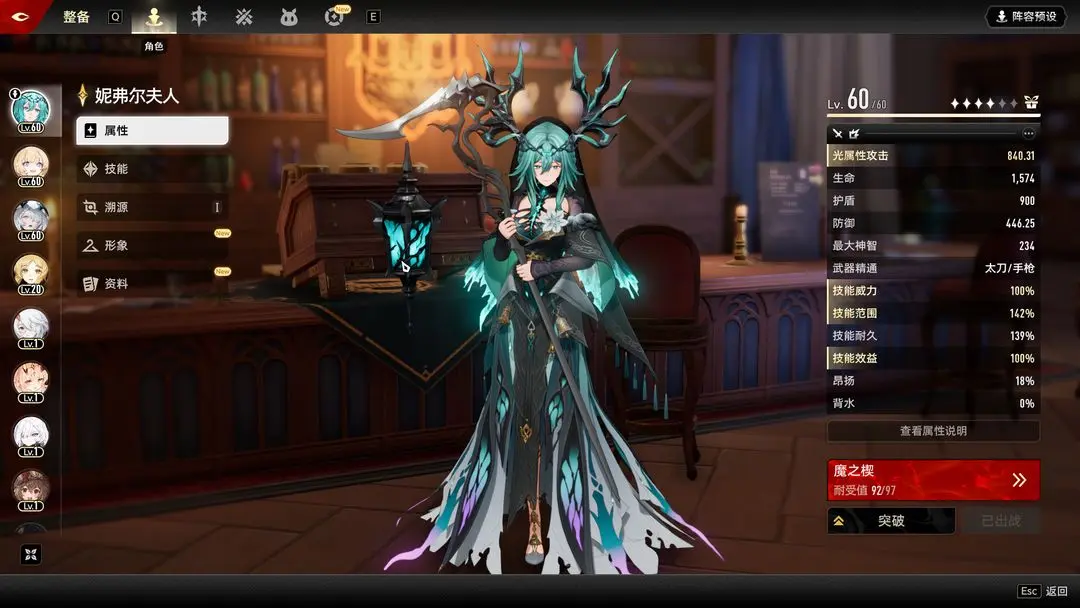
Task: Click the 查看属性说明 attribute details button
Action: coord(932,431)
